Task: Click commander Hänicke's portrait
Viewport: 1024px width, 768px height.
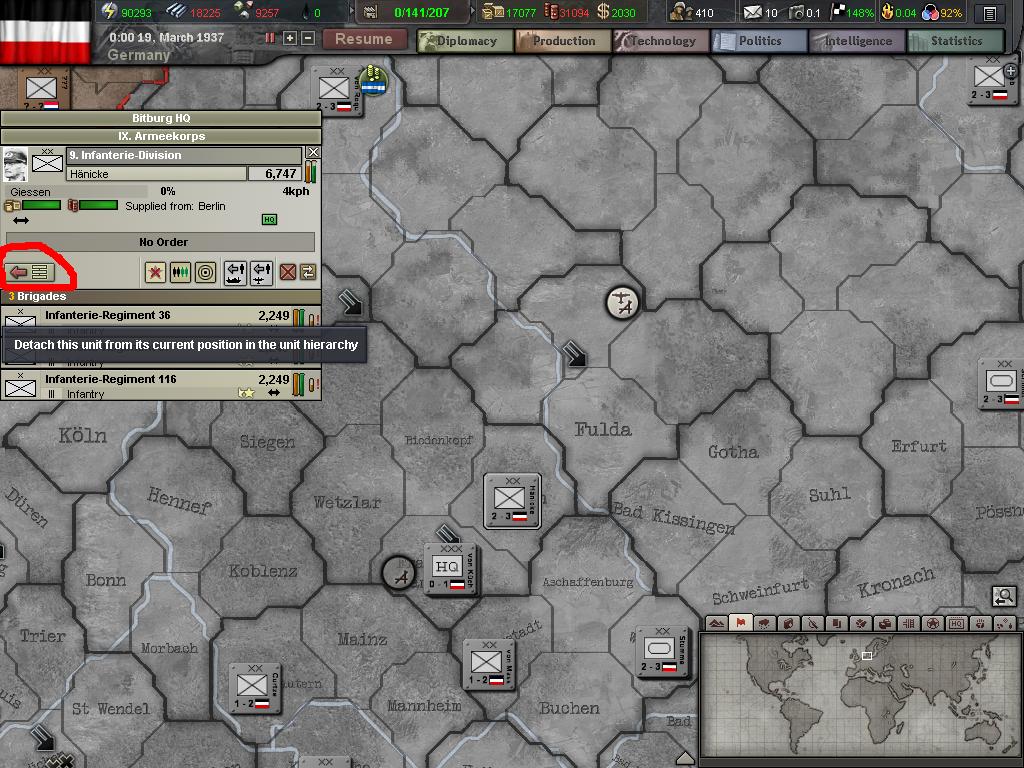Action: (x=15, y=164)
